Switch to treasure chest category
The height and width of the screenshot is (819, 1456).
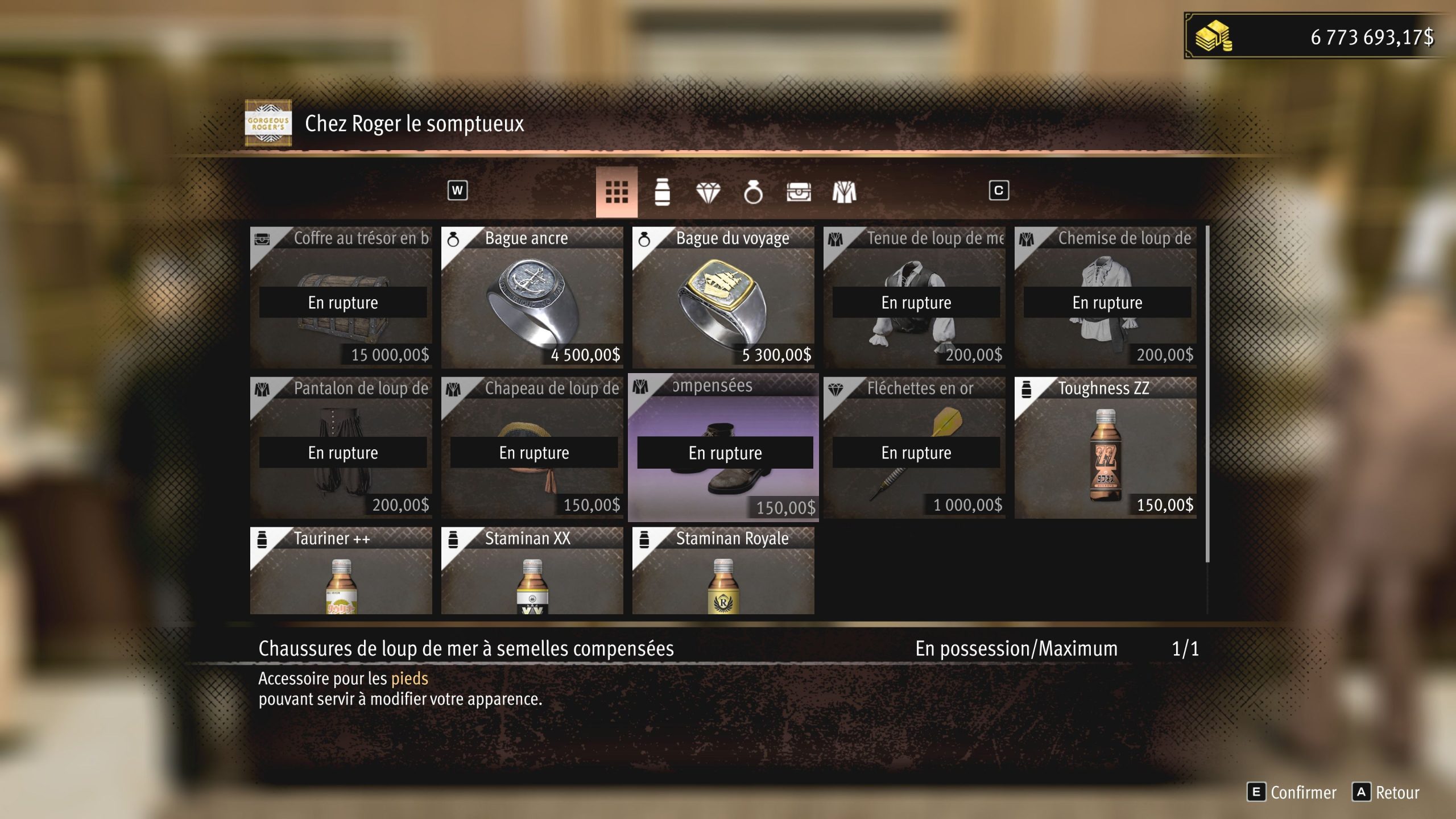(x=799, y=193)
